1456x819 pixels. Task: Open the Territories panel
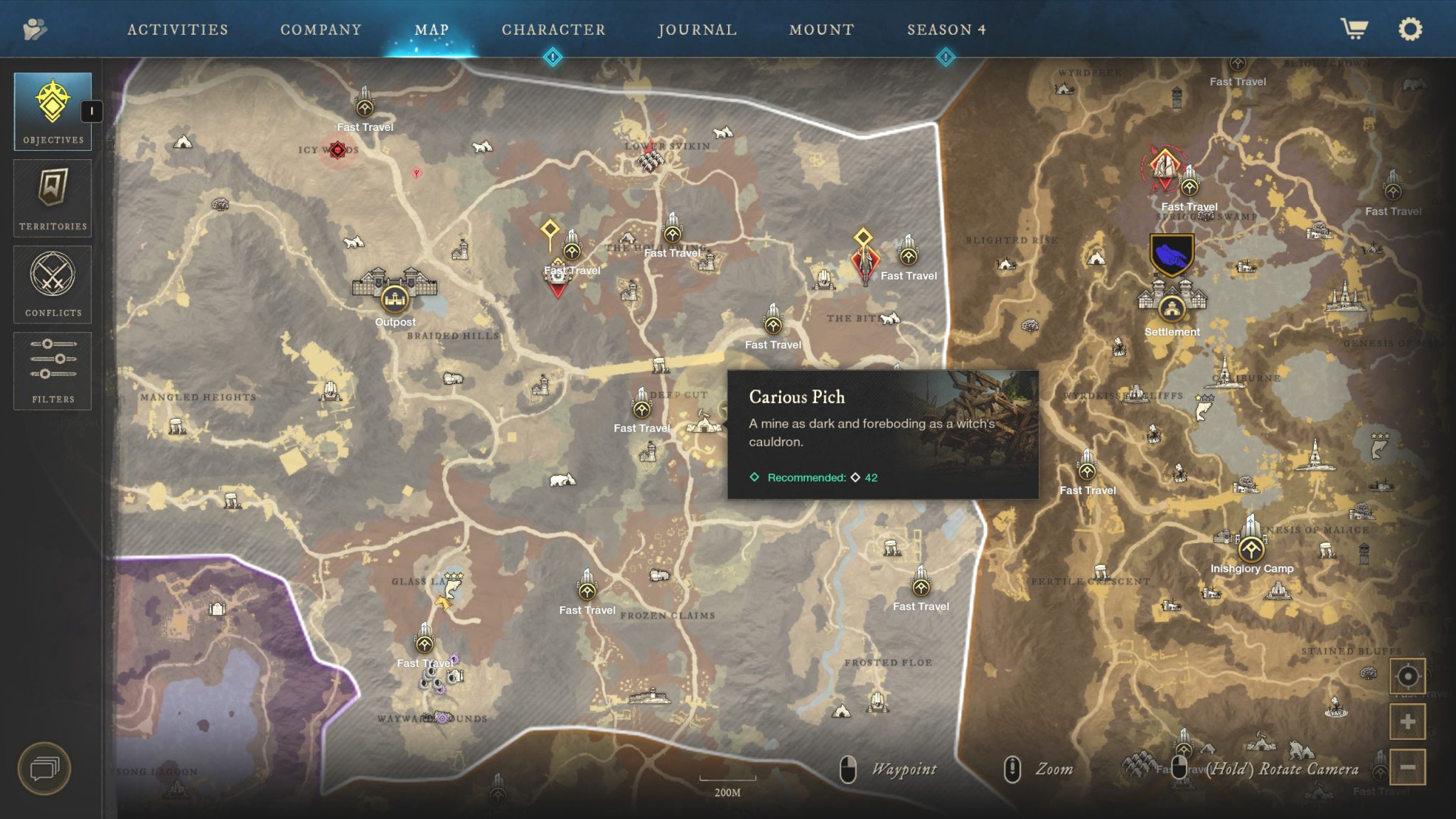[52, 197]
